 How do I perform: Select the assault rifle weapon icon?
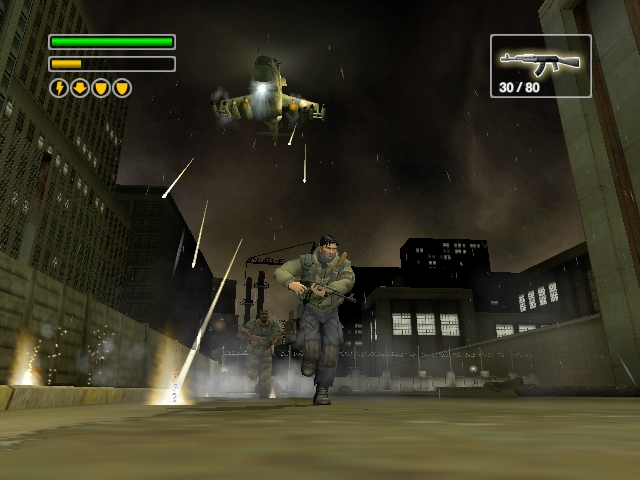pyautogui.click(x=540, y=62)
